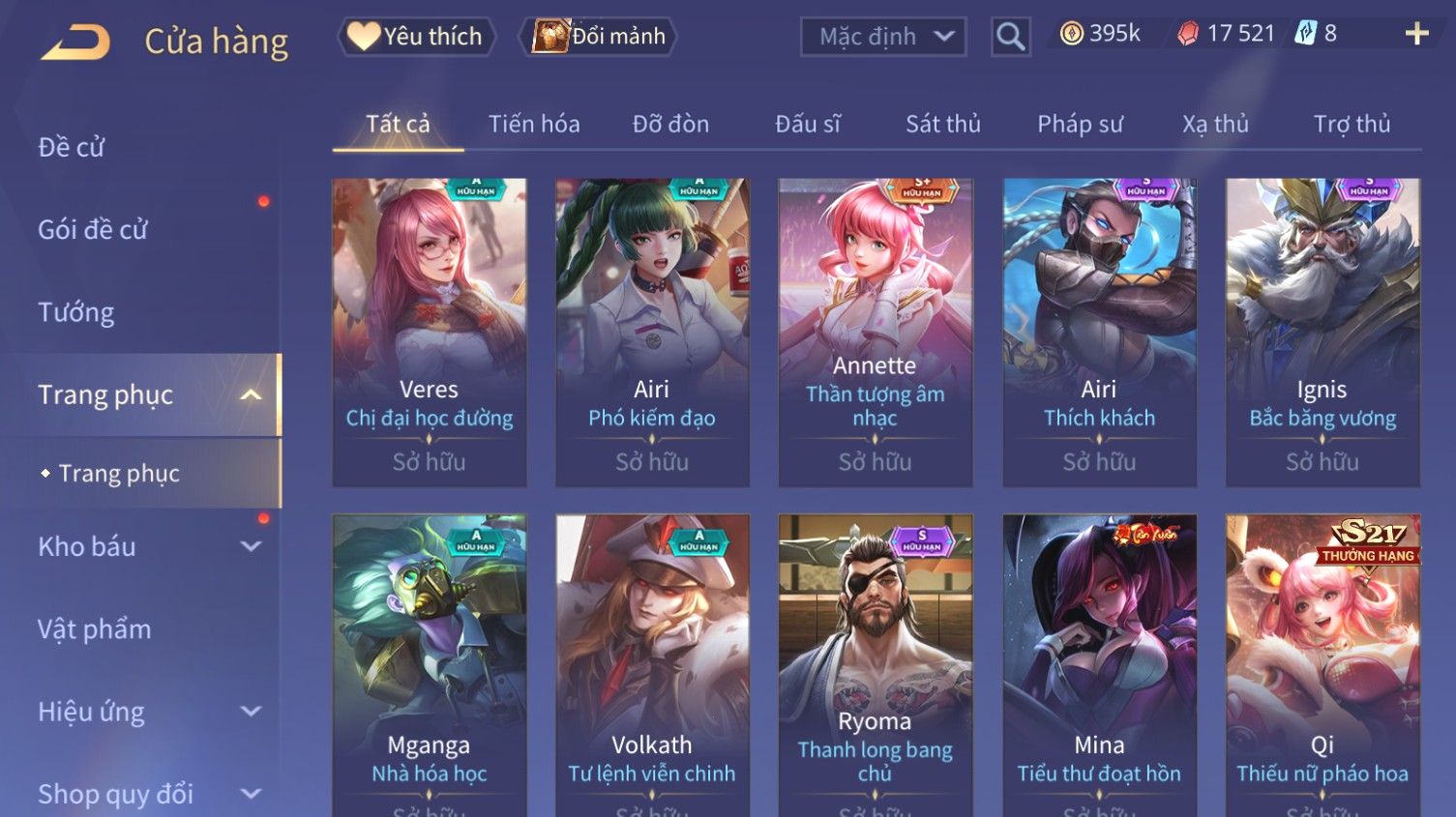The image size is (1456, 817).
Task: Choose the Trợ thủ tab
Action: [1352, 124]
